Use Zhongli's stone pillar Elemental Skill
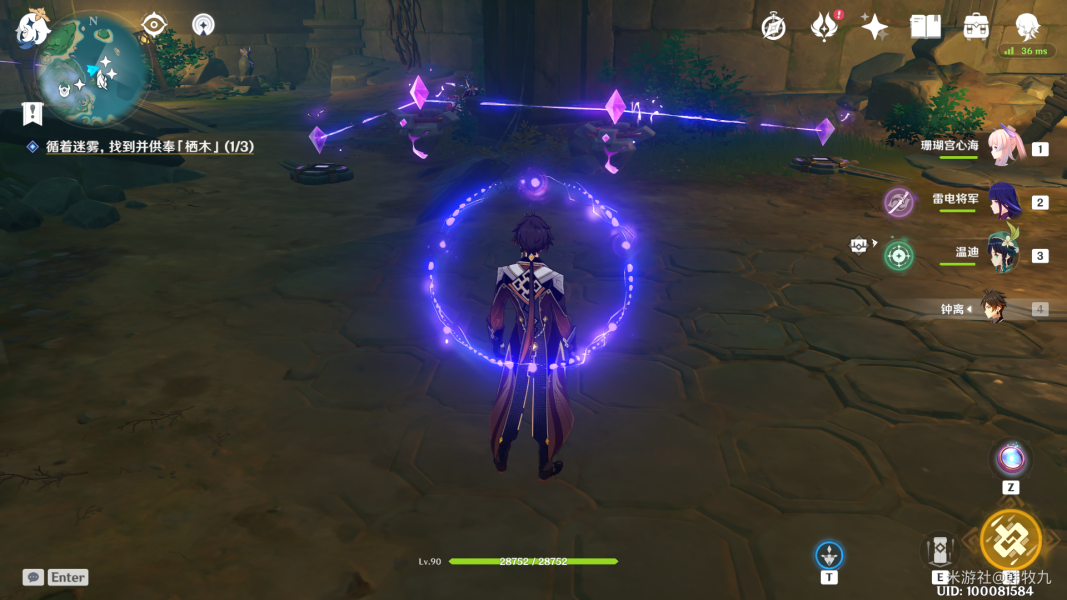Image resolution: width=1067 pixels, height=600 pixels. pos(941,550)
